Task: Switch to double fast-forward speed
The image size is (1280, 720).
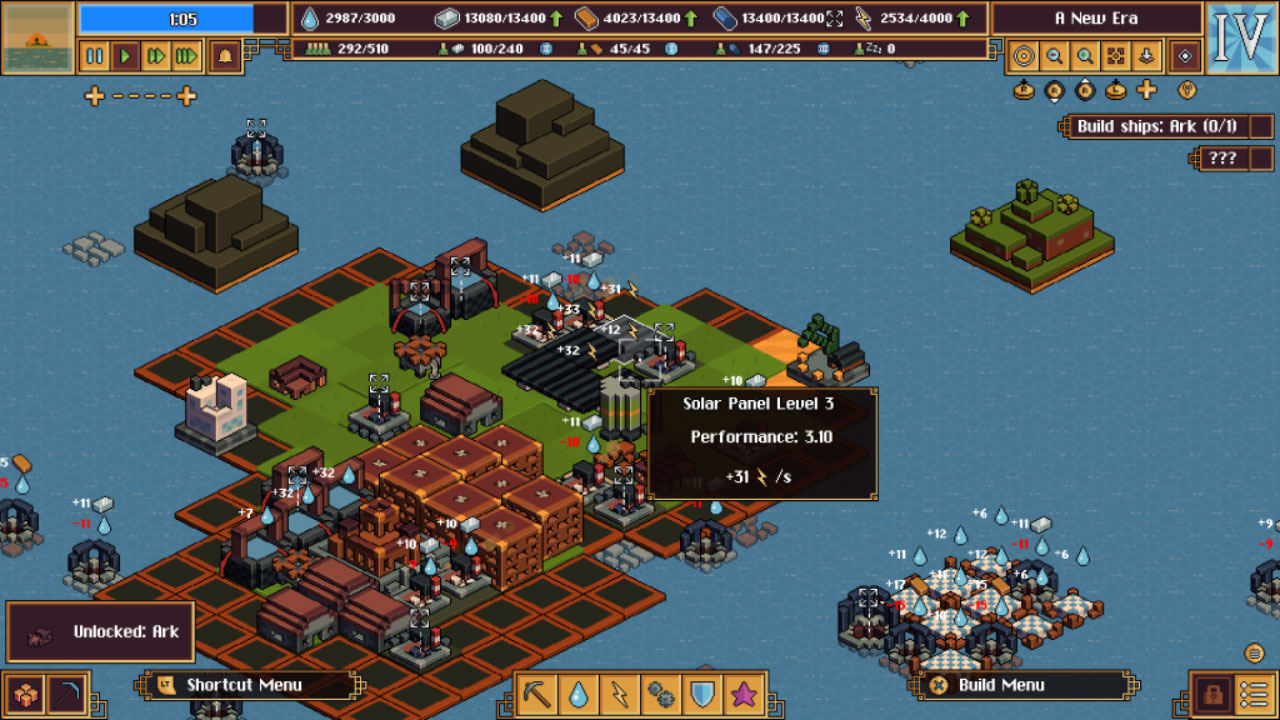Action: point(156,56)
